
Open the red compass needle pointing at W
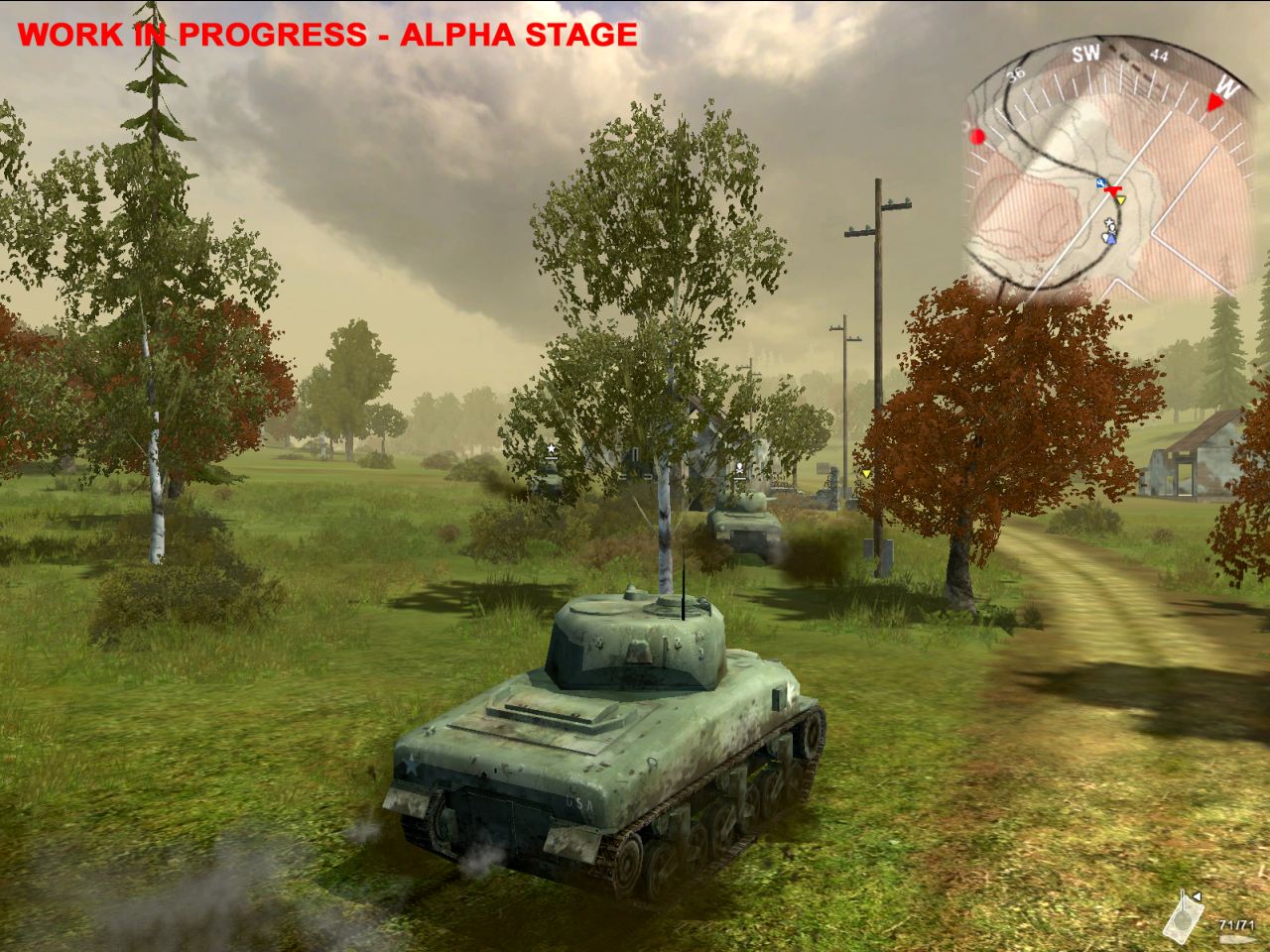[x=1213, y=102]
